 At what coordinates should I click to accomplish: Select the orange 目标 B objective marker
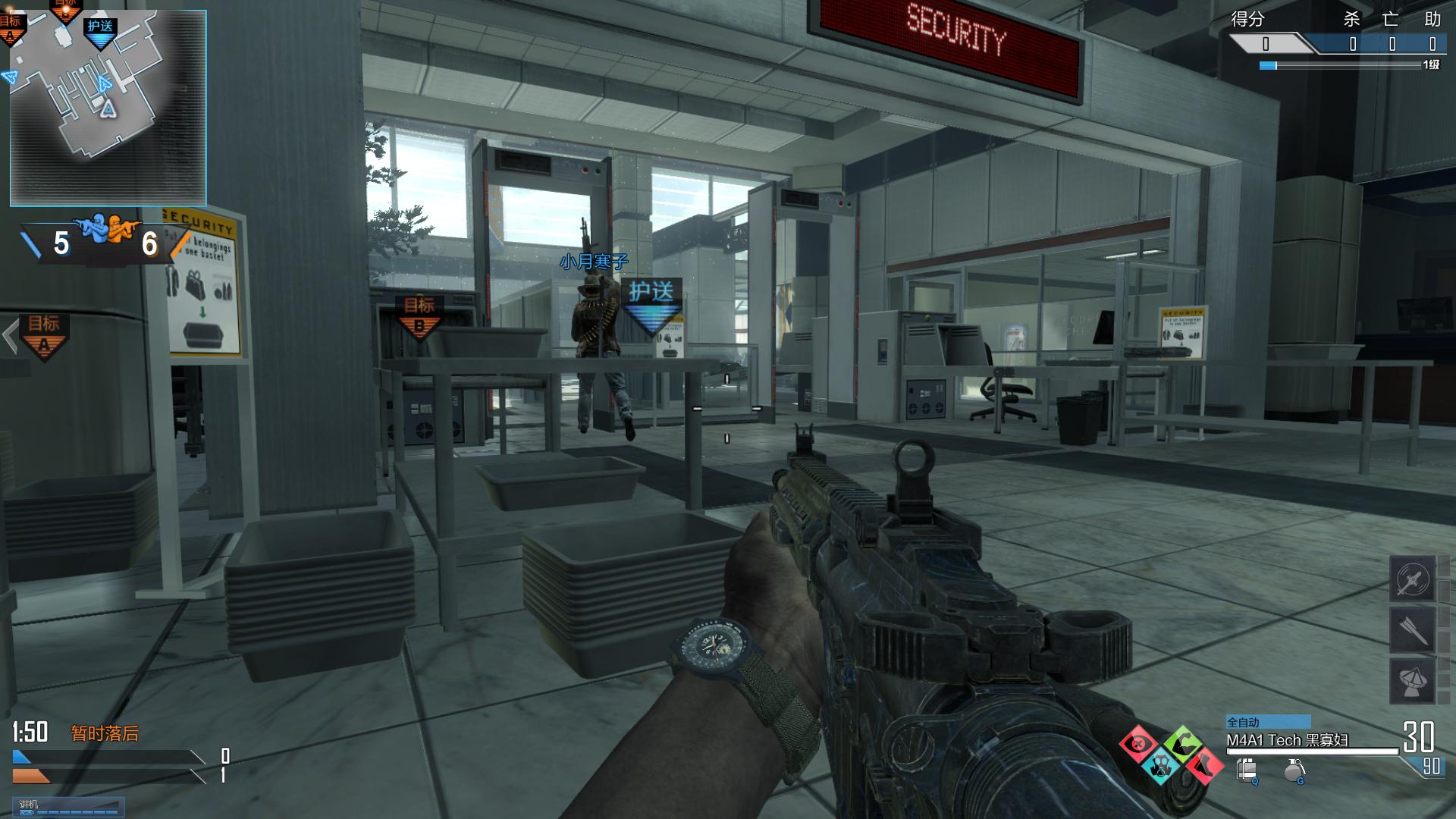click(419, 315)
